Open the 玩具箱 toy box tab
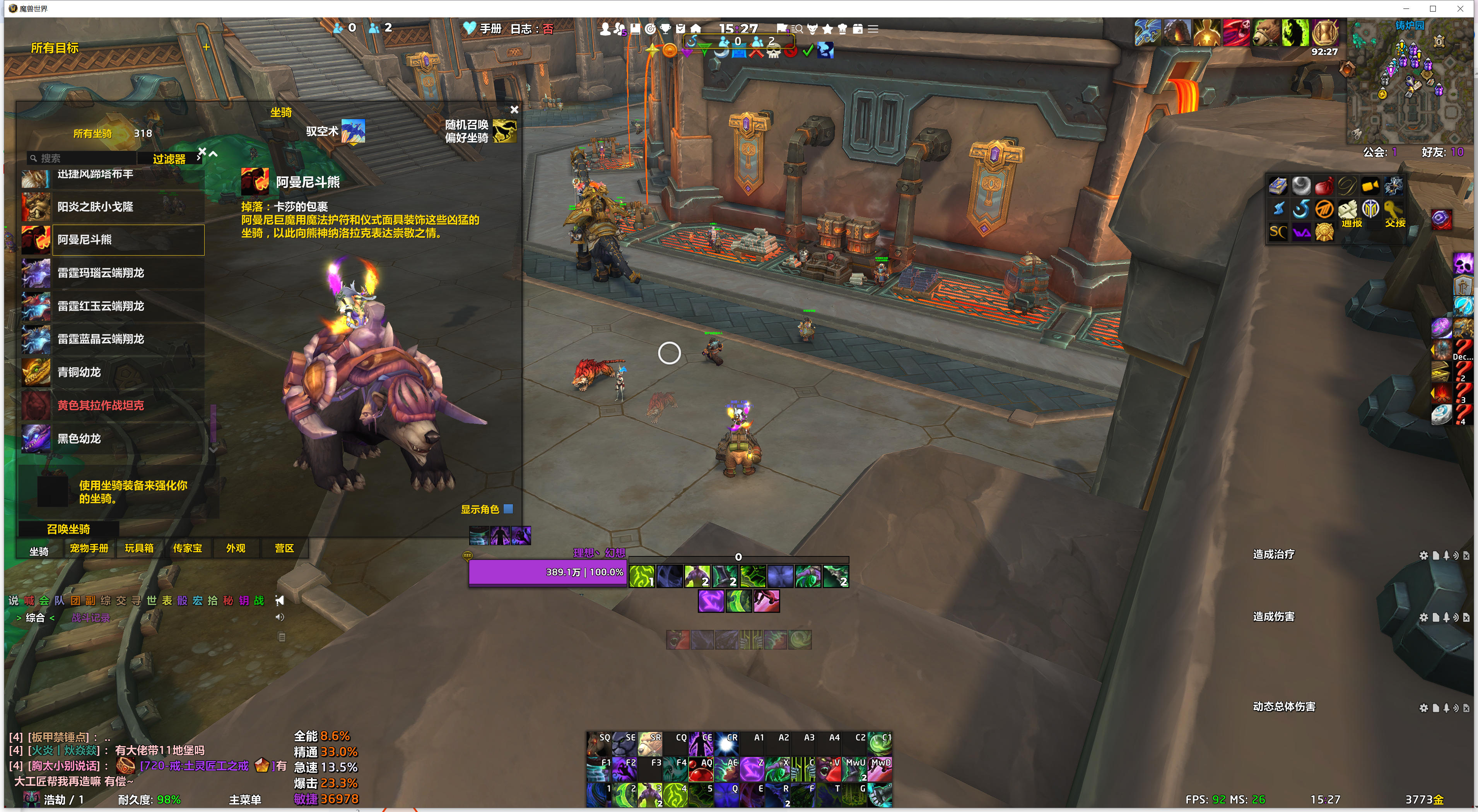Image resolution: width=1478 pixels, height=812 pixels. (x=139, y=548)
